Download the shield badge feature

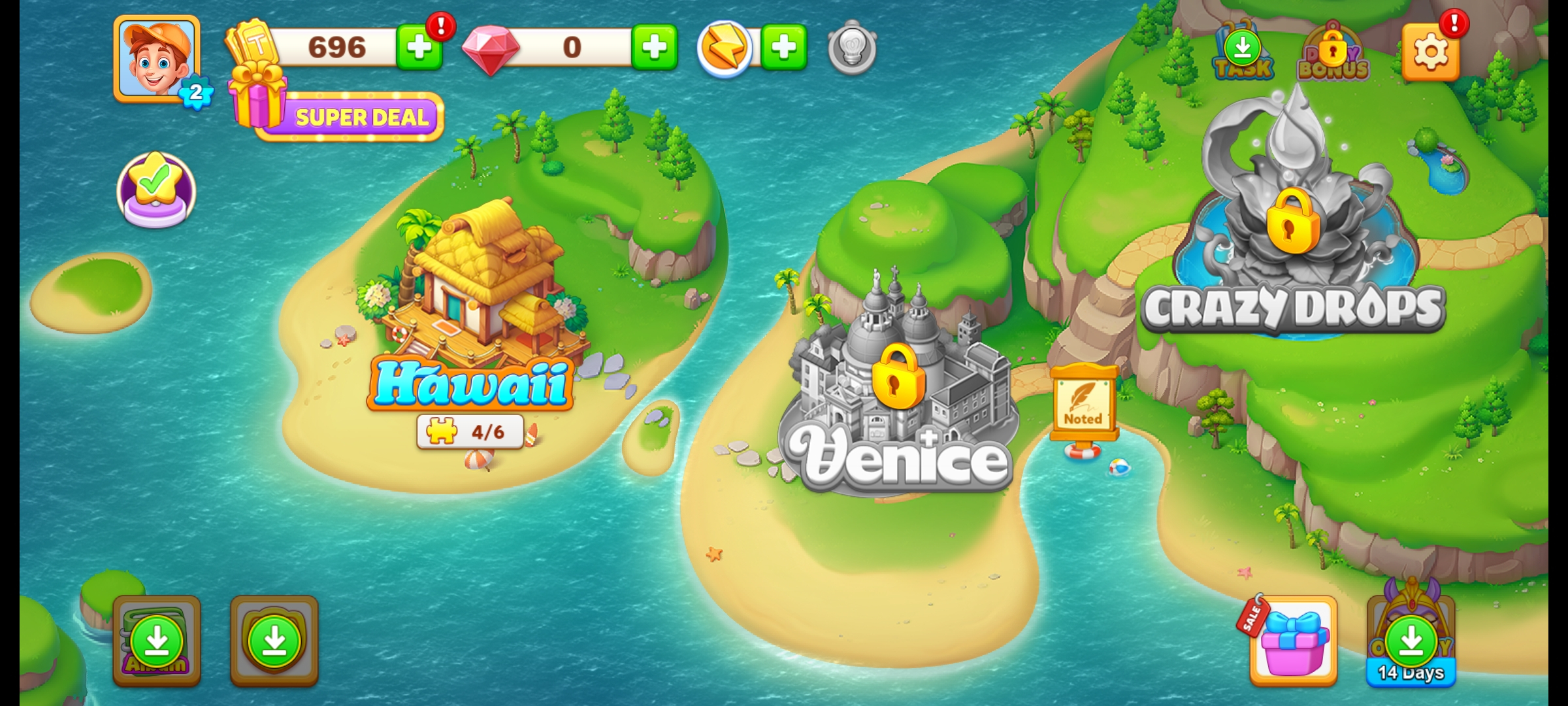coord(274,641)
